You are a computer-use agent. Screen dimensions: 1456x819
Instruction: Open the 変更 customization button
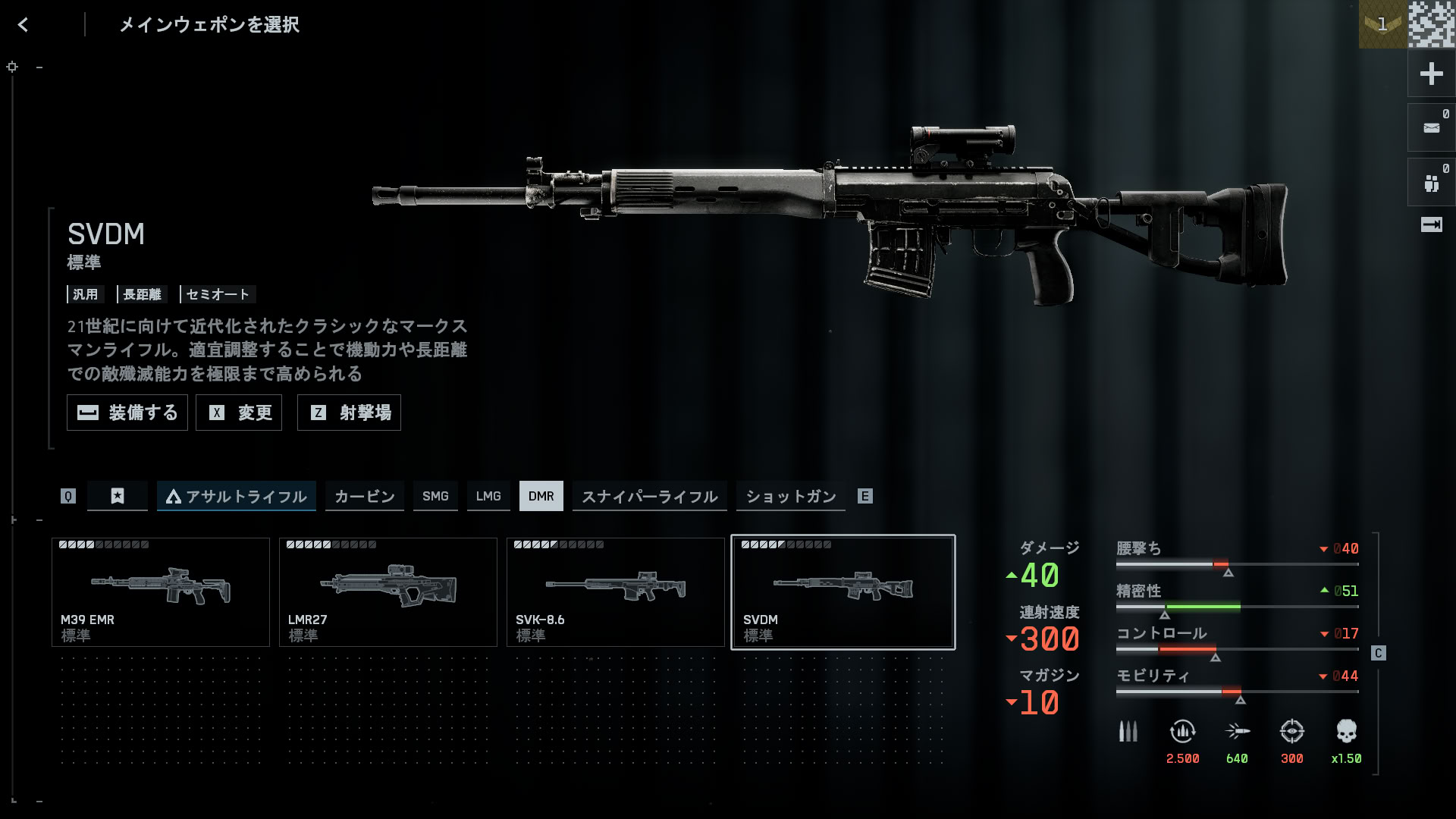pyautogui.click(x=239, y=413)
